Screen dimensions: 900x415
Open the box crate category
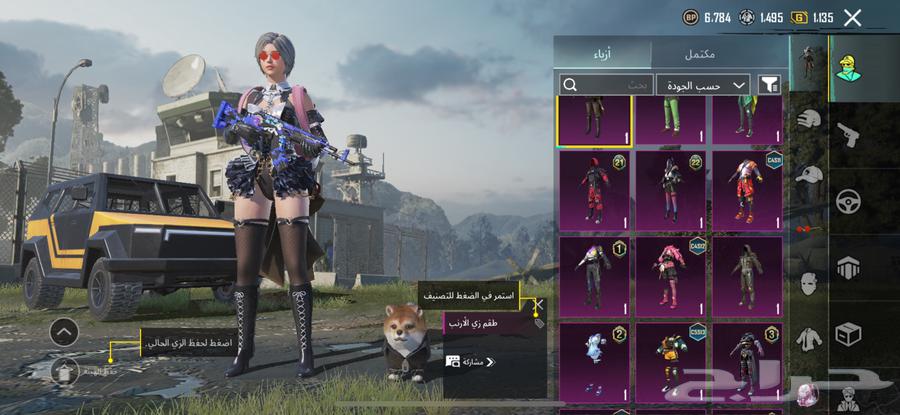(x=847, y=332)
